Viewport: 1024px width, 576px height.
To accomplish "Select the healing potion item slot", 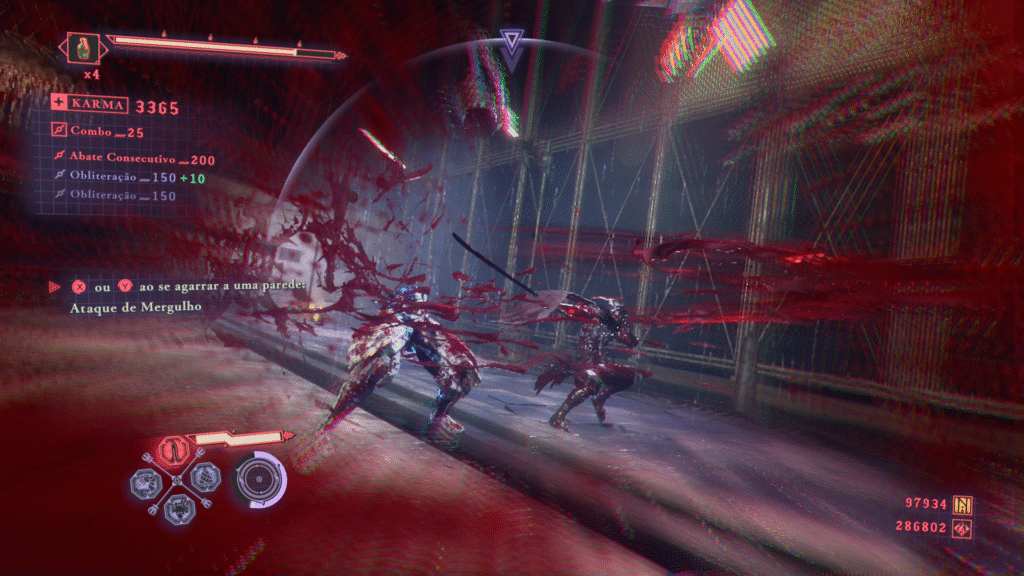I will click(x=82, y=48).
